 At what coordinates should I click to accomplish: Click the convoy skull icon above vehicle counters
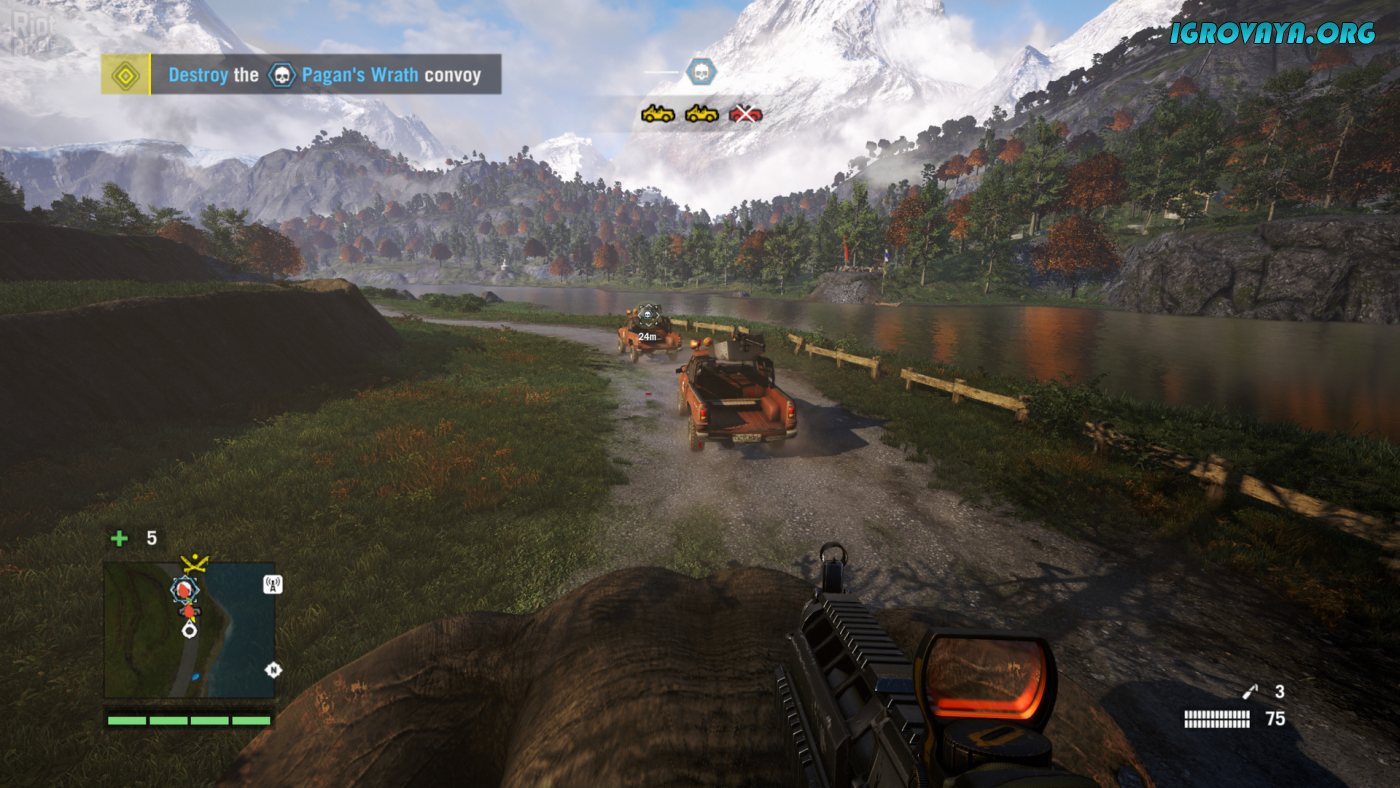[700, 71]
